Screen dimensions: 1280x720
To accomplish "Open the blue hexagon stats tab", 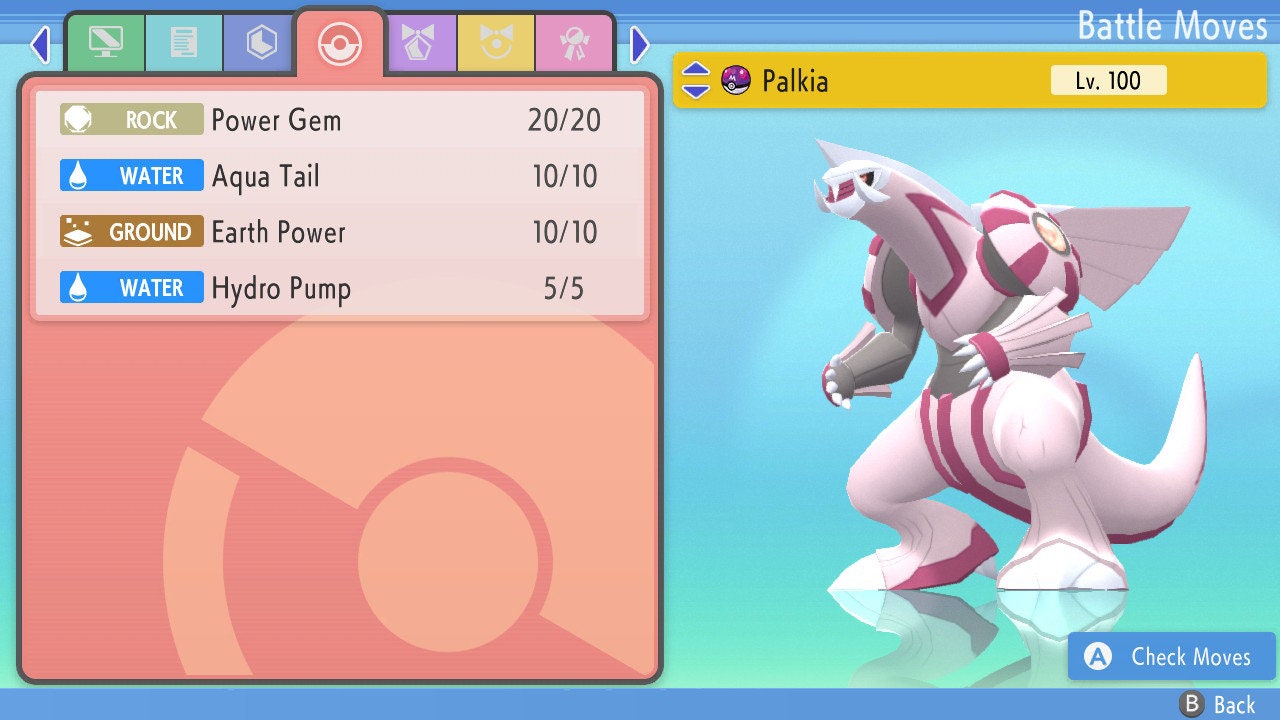I will 261,43.
